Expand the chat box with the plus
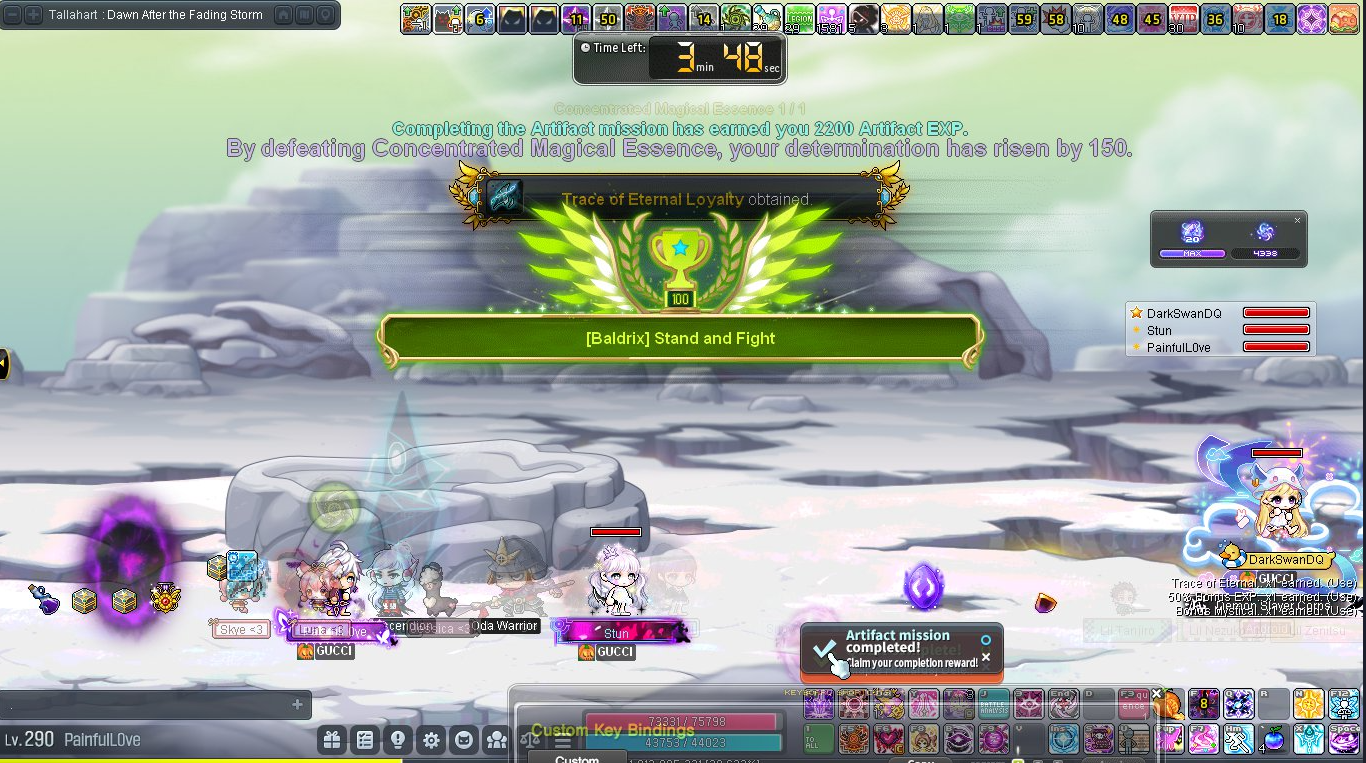 [x=297, y=705]
